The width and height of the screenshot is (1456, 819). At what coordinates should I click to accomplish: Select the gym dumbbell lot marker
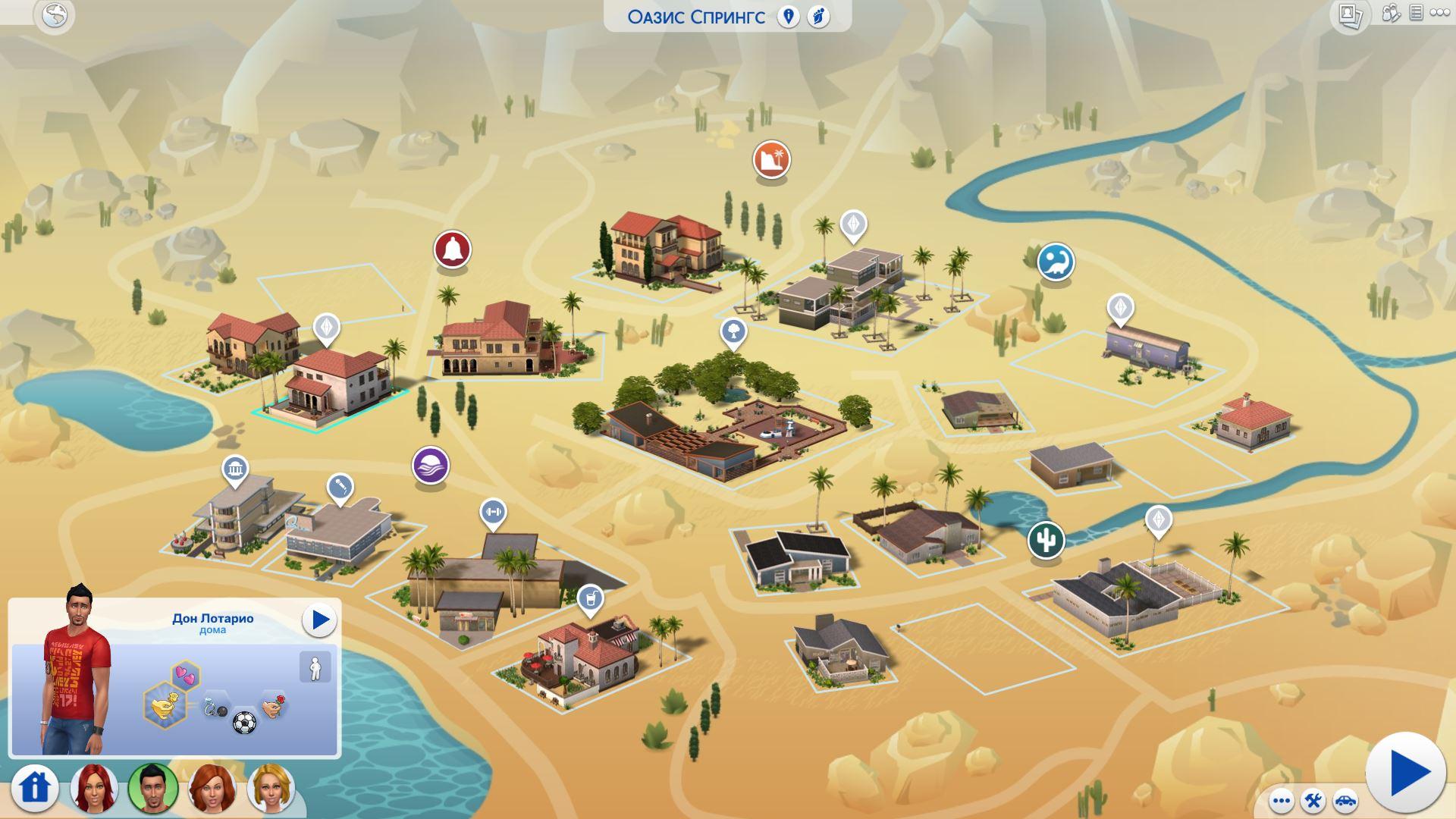493,512
